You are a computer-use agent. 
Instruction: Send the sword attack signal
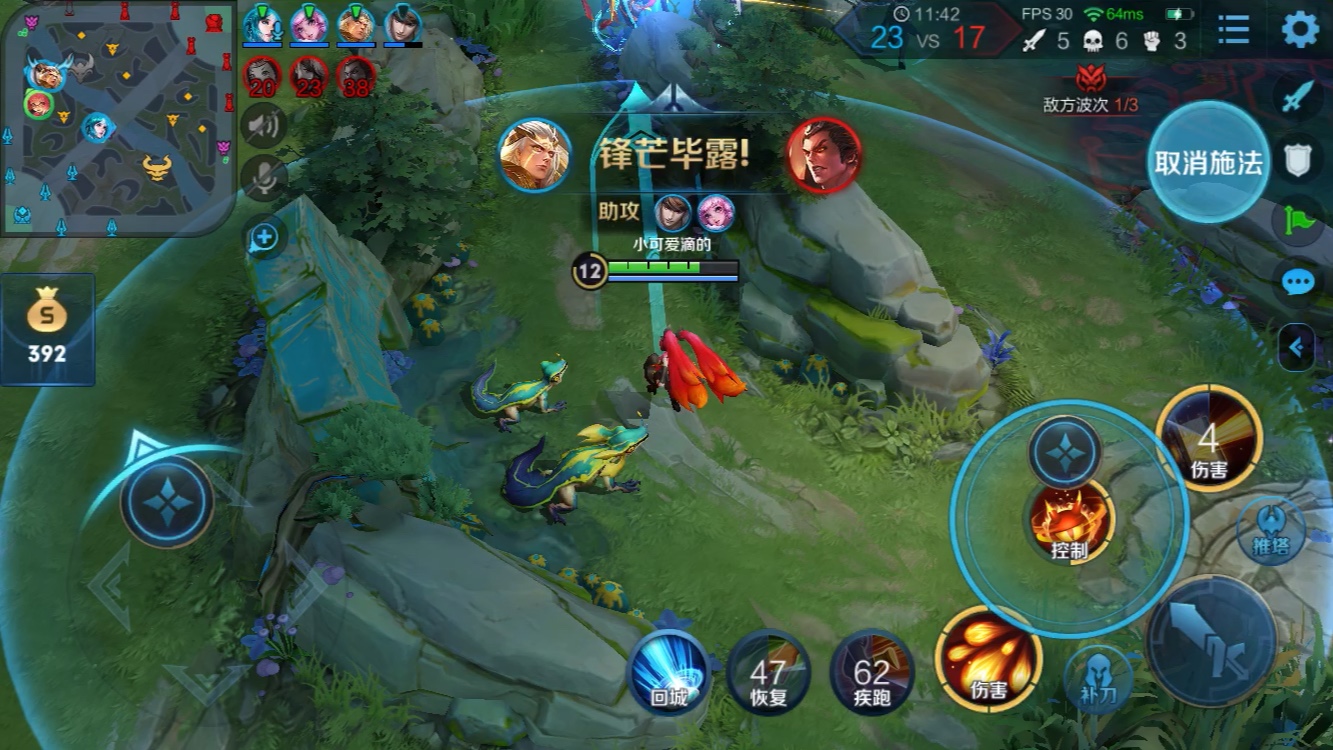(x=1297, y=97)
